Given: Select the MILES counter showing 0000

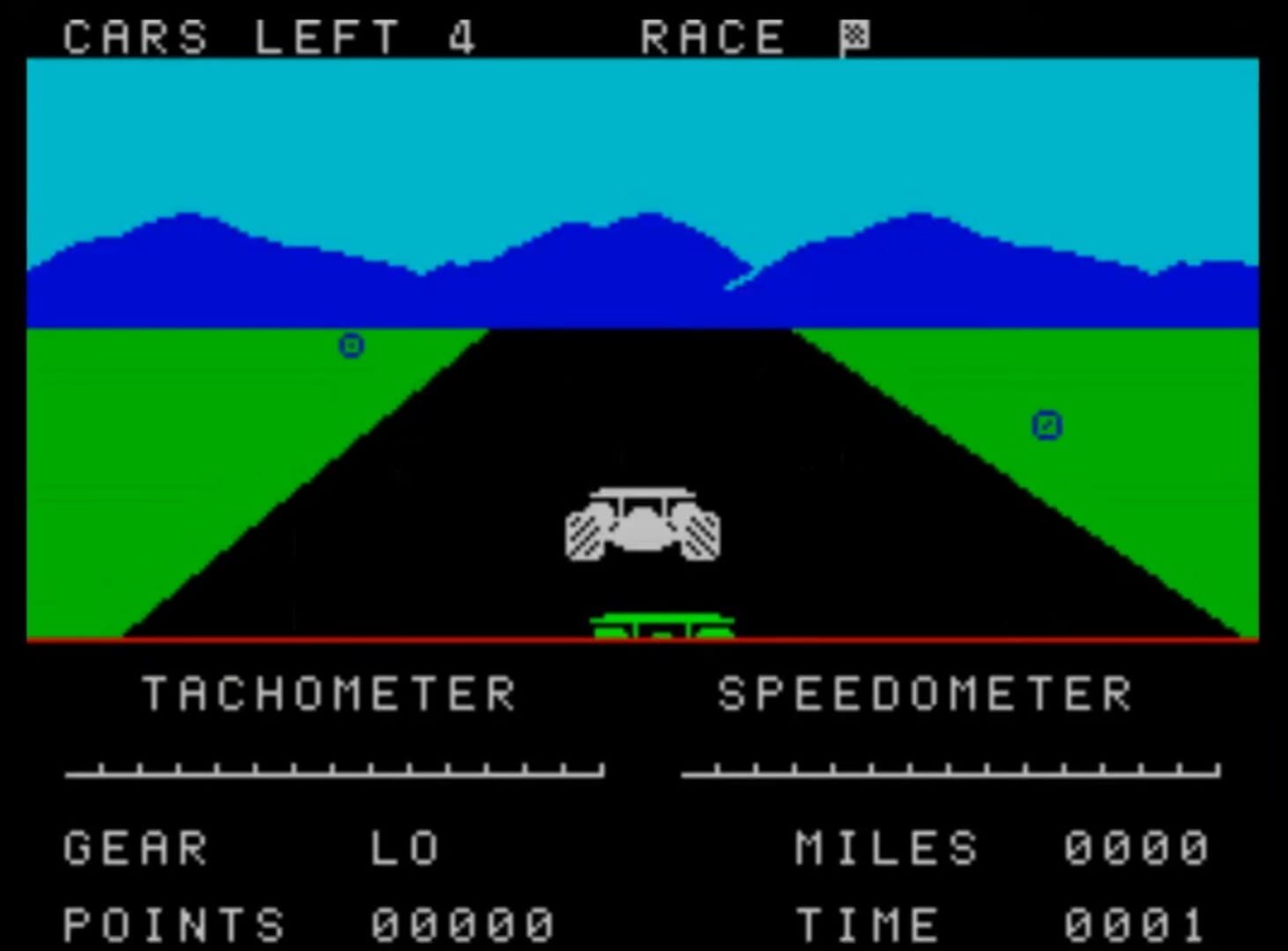Looking at the screenshot, I should tap(1136, 847).
